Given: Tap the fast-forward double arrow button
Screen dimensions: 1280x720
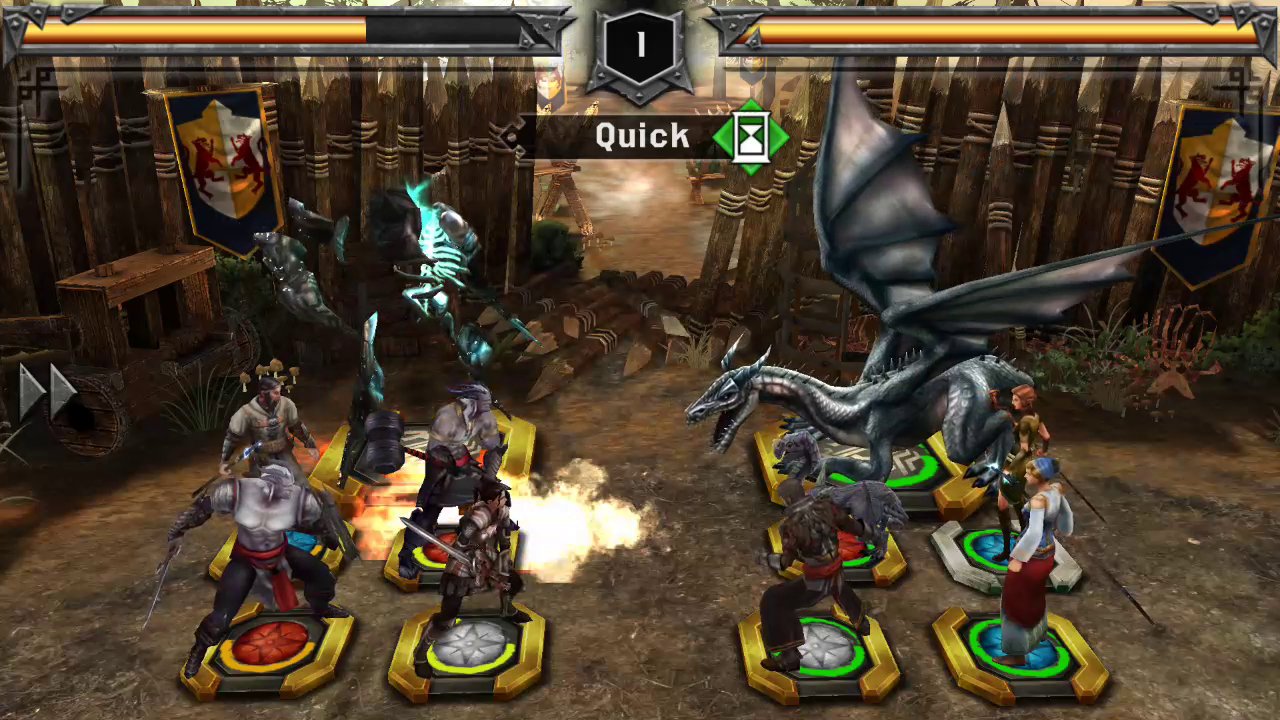Looking at the screenshot, I should click(x=50, y=391).
